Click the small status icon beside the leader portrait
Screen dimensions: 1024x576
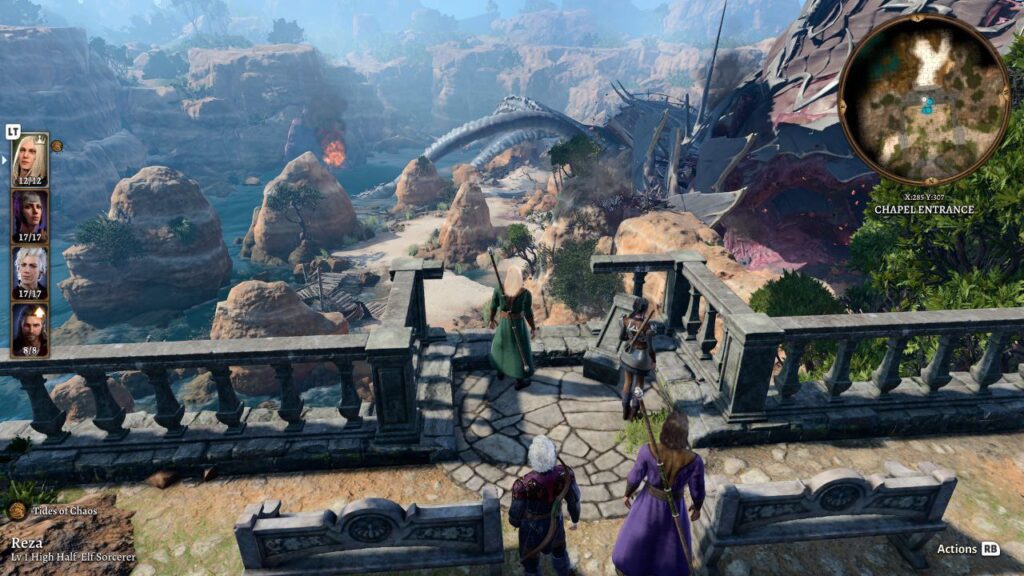[x=57, y=145]
